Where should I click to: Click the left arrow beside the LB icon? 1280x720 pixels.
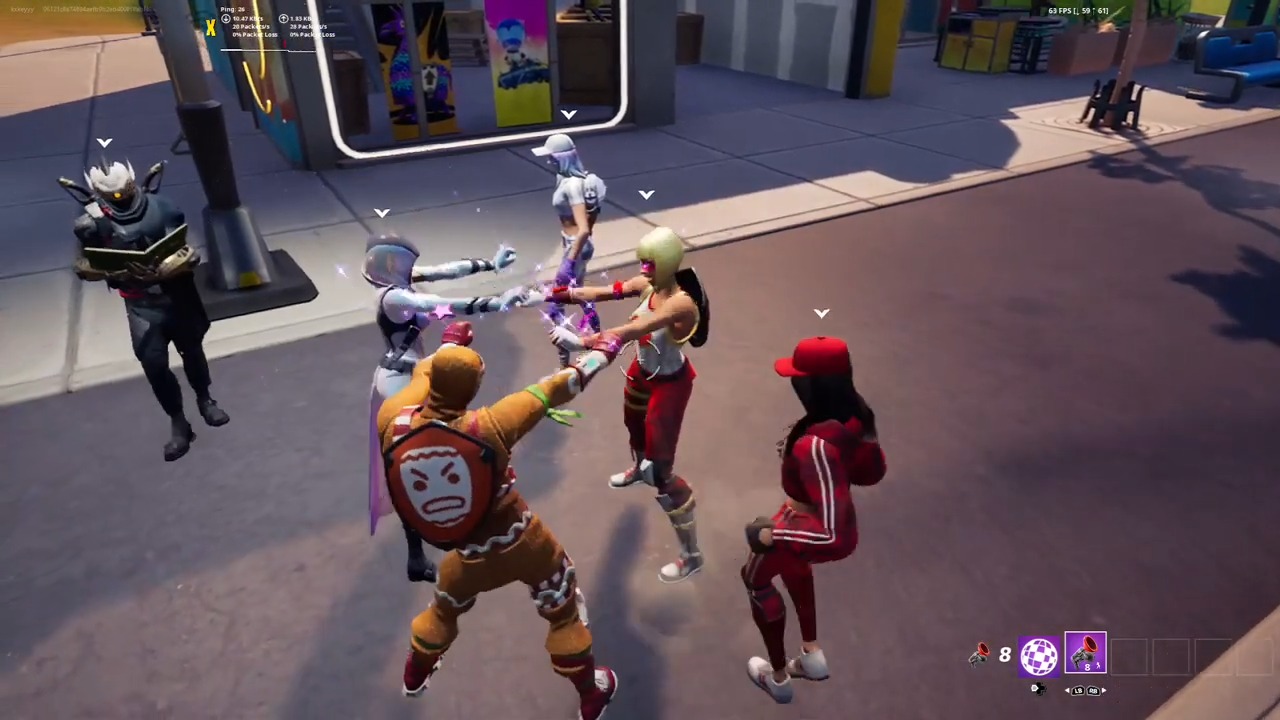[1067, 691]
